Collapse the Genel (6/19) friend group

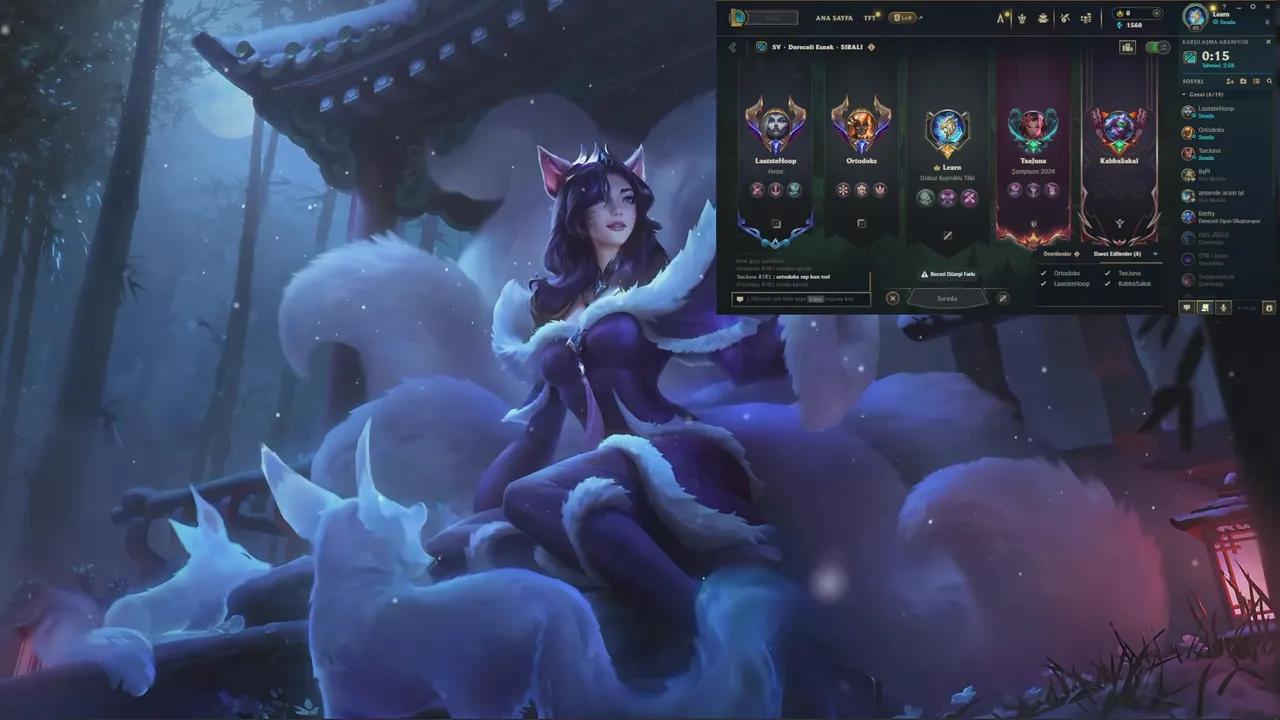tap(1185, 94)
